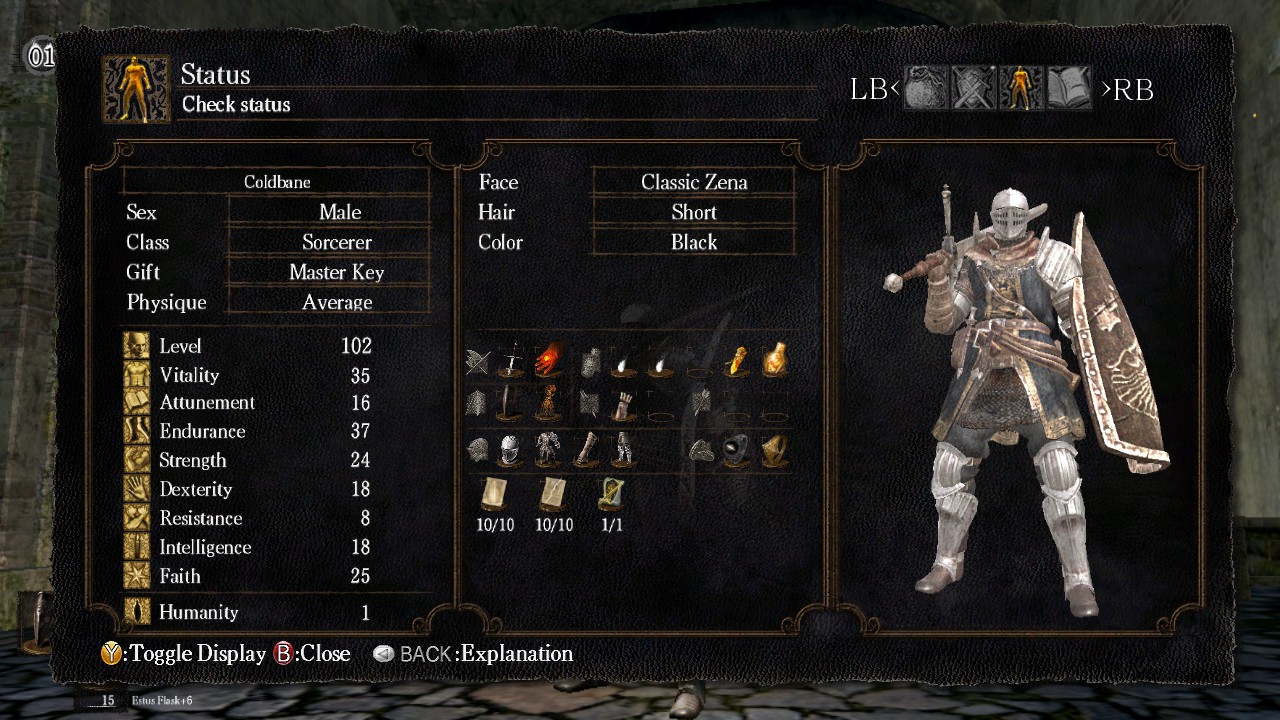This screenshot has width=1280, height=720.
Task: Open the inventory bag tab
Action: [x=925, y=89]
